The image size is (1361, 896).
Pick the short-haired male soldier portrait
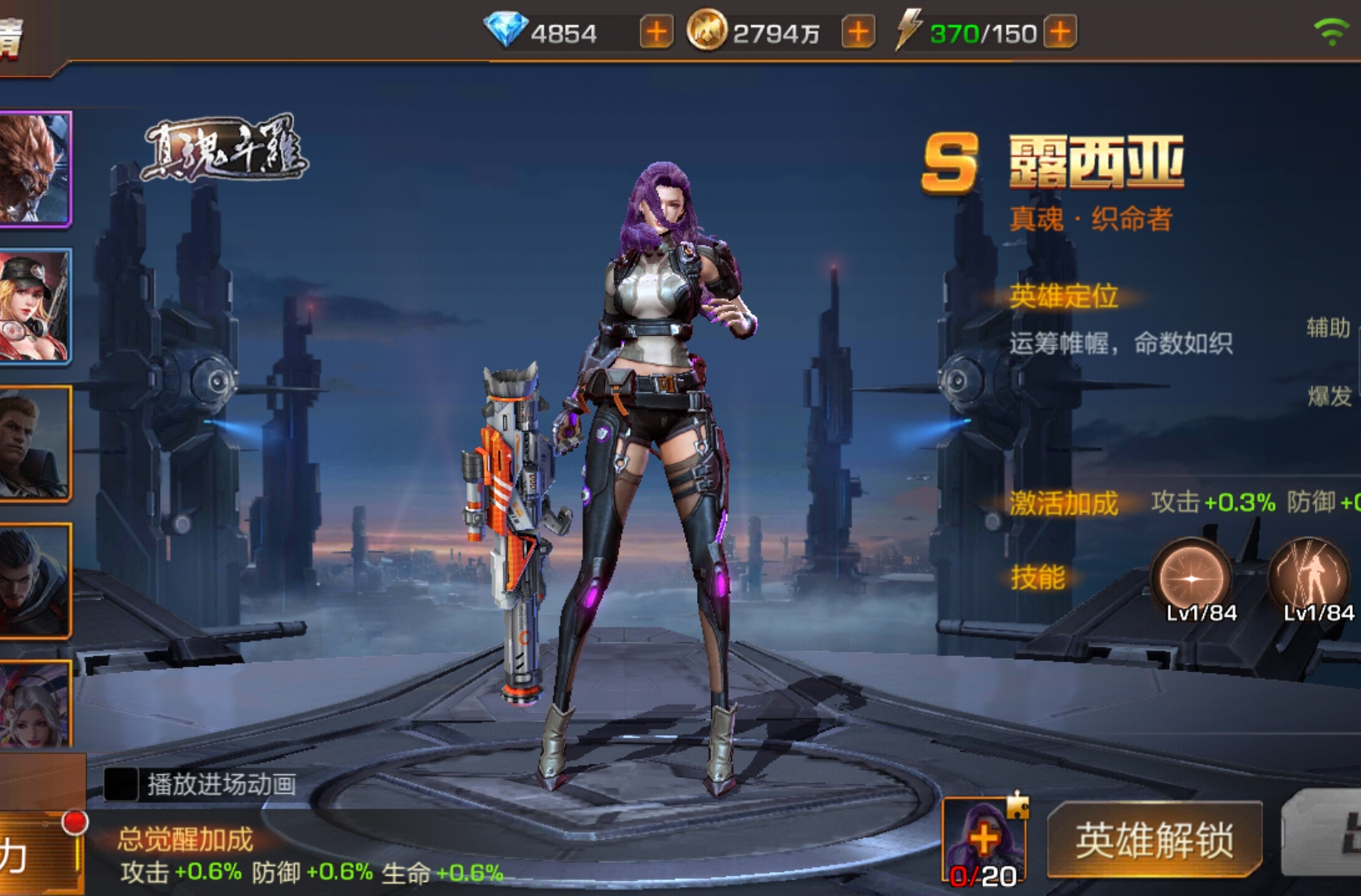click(x=34, y=444)
